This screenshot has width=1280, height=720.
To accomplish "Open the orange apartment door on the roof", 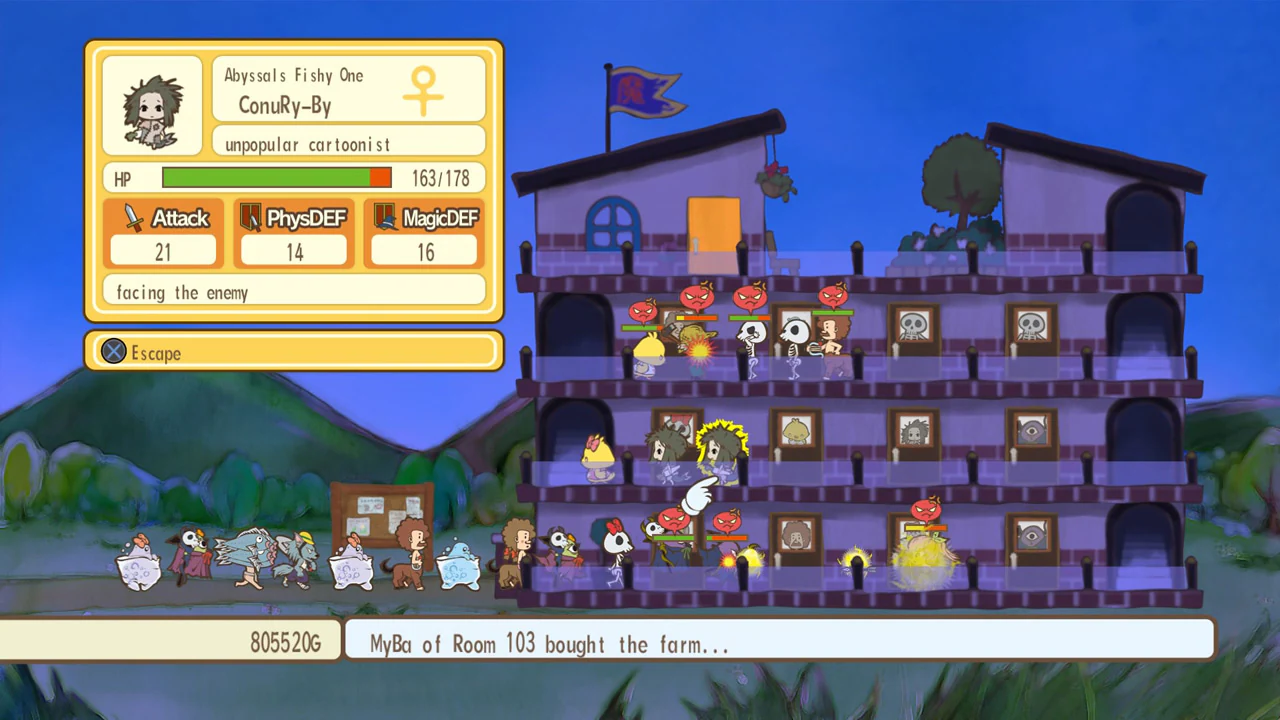I will (x=713, y=224).
